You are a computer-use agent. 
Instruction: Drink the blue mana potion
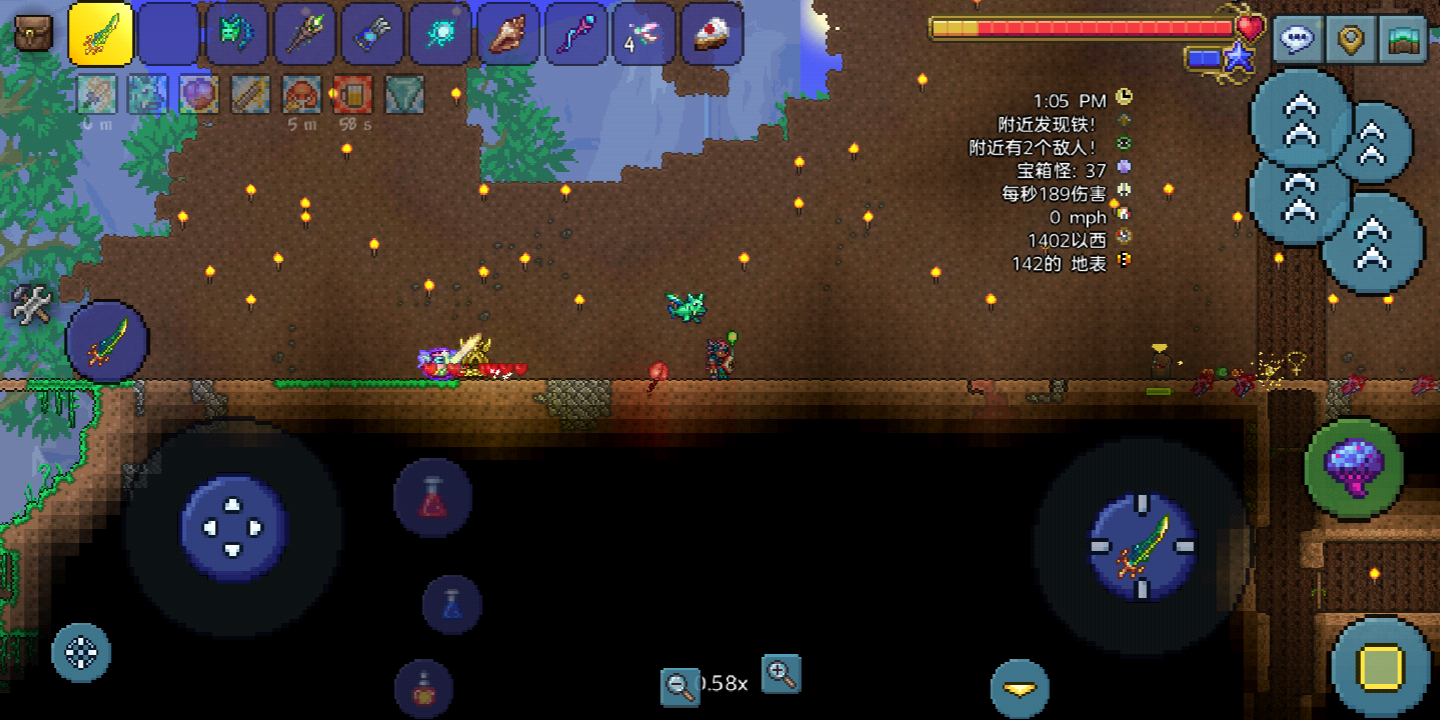point(452,604)
